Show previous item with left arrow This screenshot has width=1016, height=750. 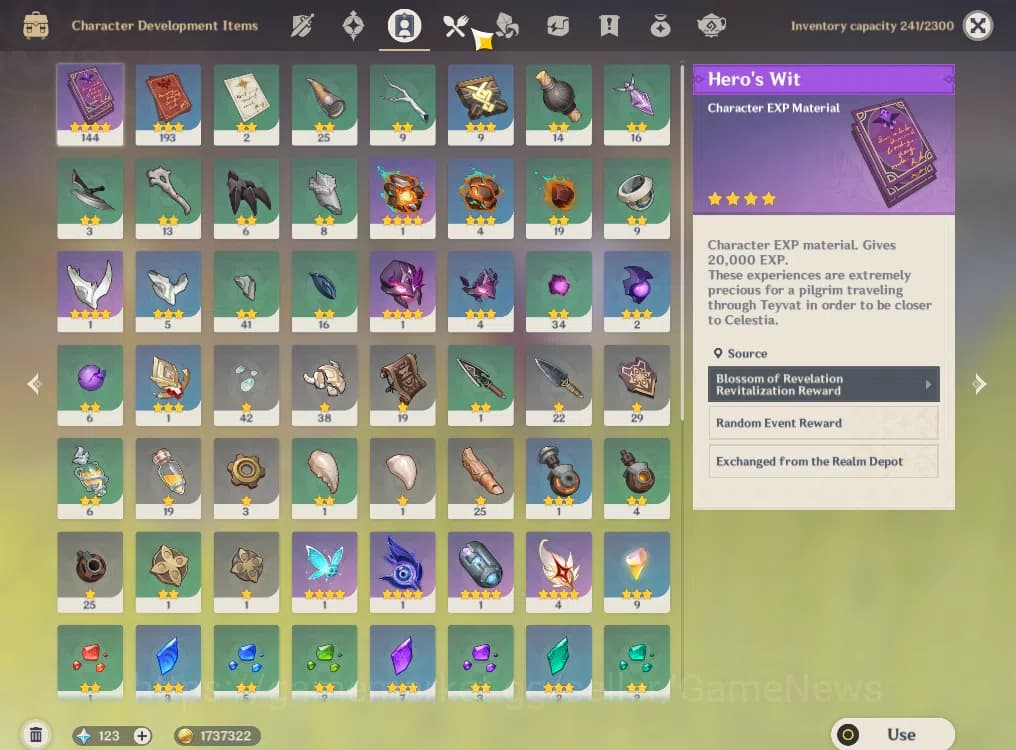[35, 384]
